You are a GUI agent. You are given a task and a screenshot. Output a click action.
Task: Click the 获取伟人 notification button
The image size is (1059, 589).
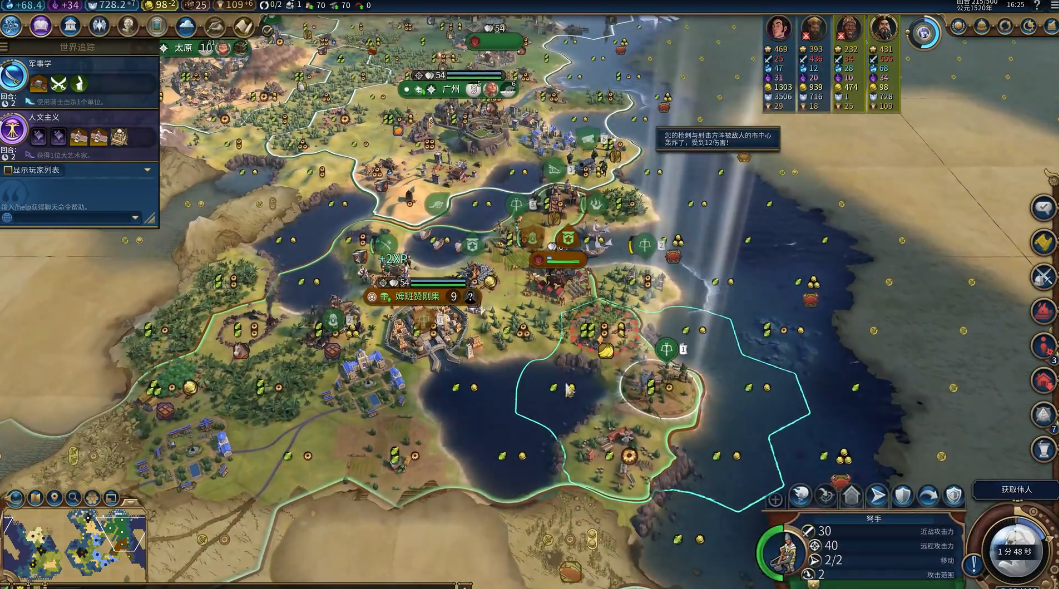[x=1016, y=490]
